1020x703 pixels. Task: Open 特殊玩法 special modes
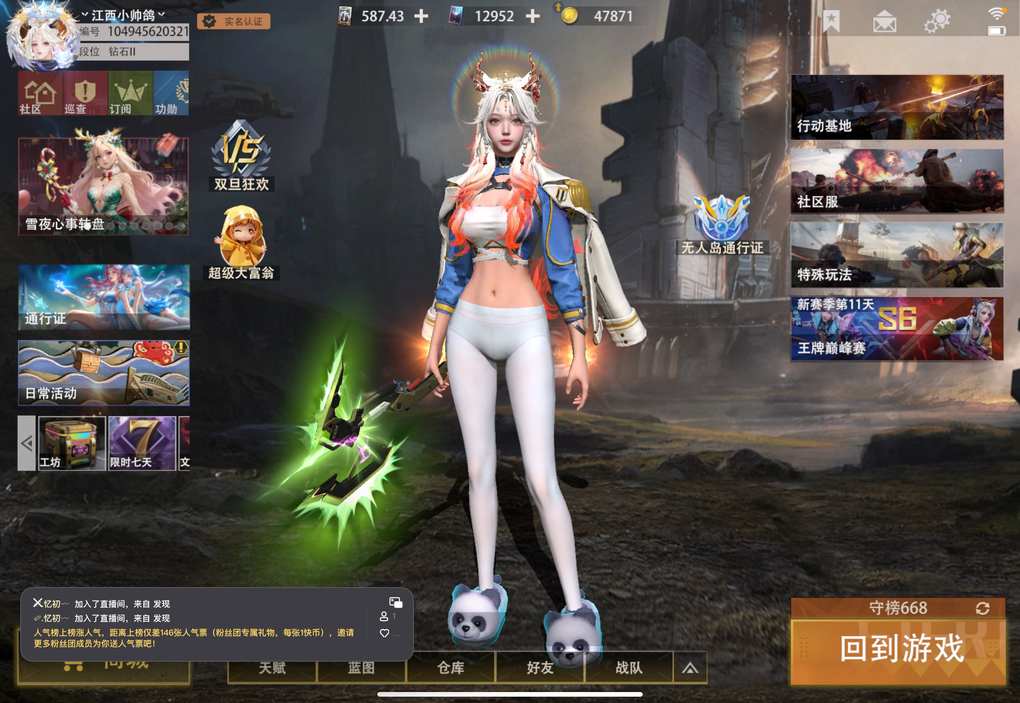[x=897, y=254]
